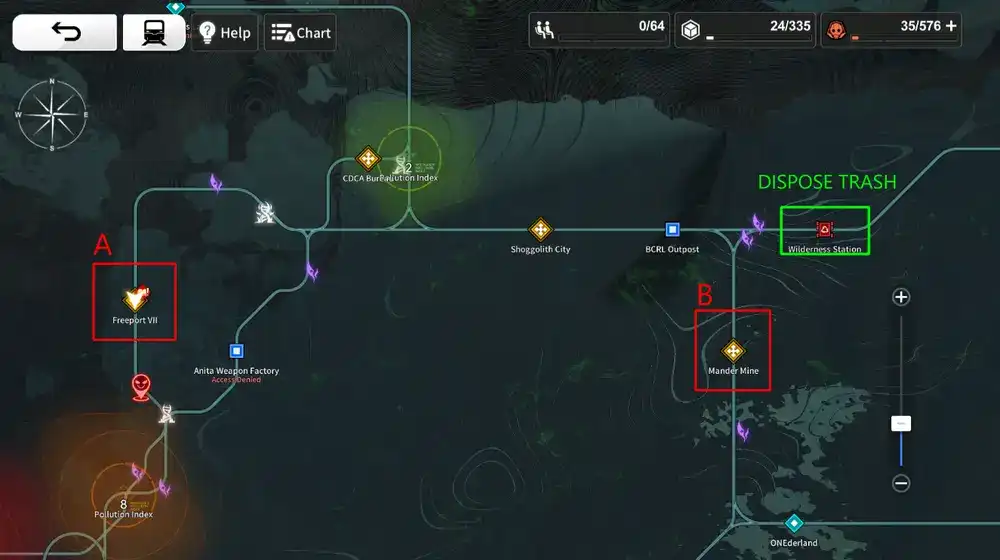Image resolution: width=1000 pixels, height=560 pixels.
Task: Zoom in the map with plus
Action: point(901,297)
